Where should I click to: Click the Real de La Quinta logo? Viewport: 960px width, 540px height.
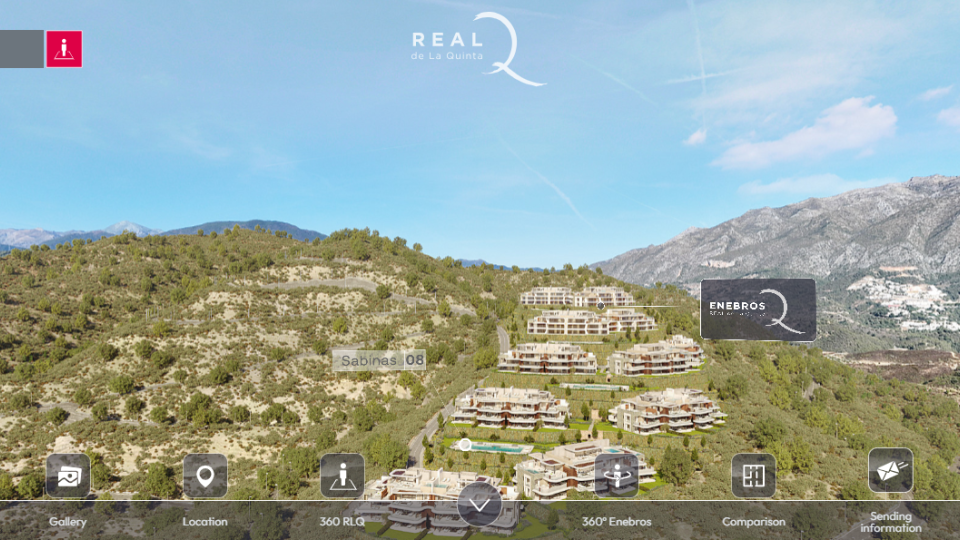click(x=478, y=49)
